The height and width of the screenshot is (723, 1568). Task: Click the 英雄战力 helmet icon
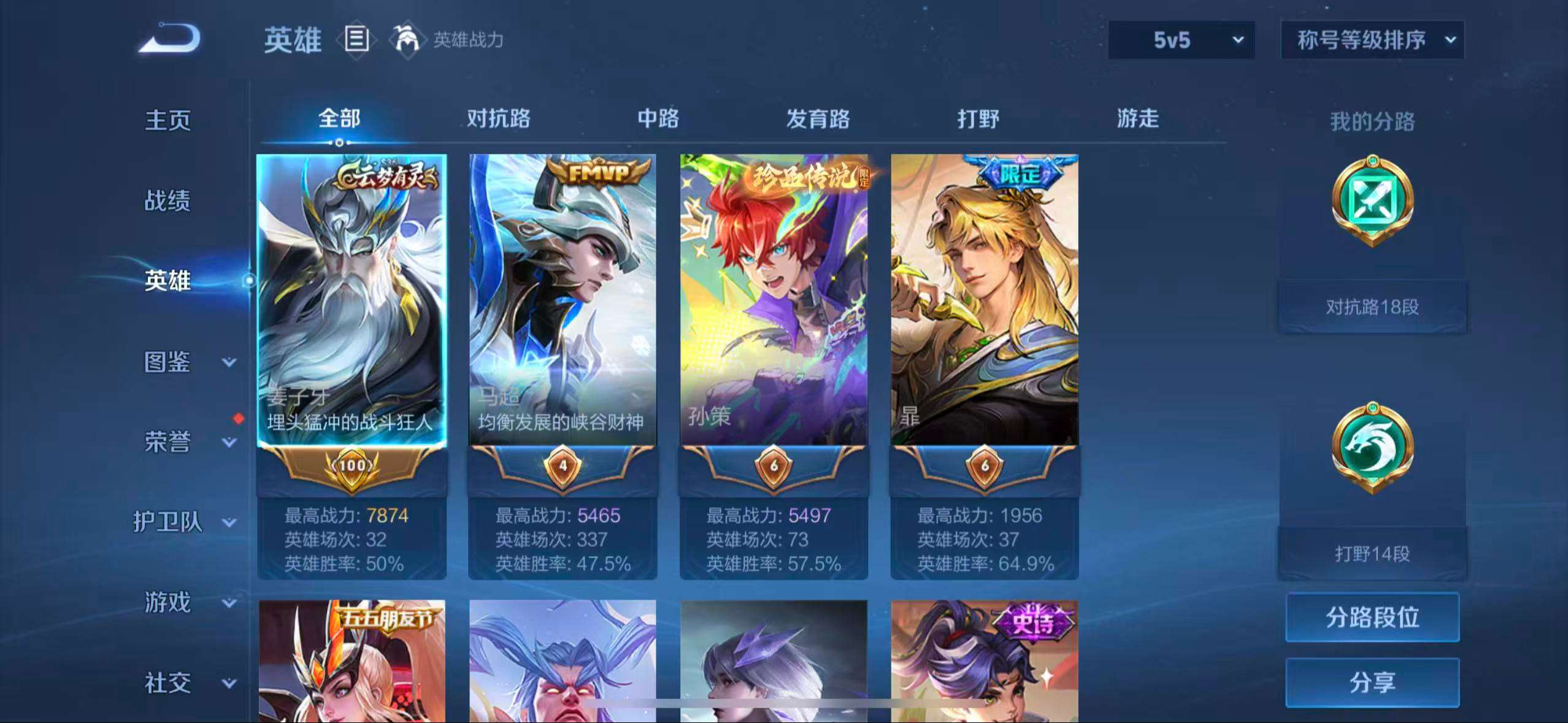point(408,40)
